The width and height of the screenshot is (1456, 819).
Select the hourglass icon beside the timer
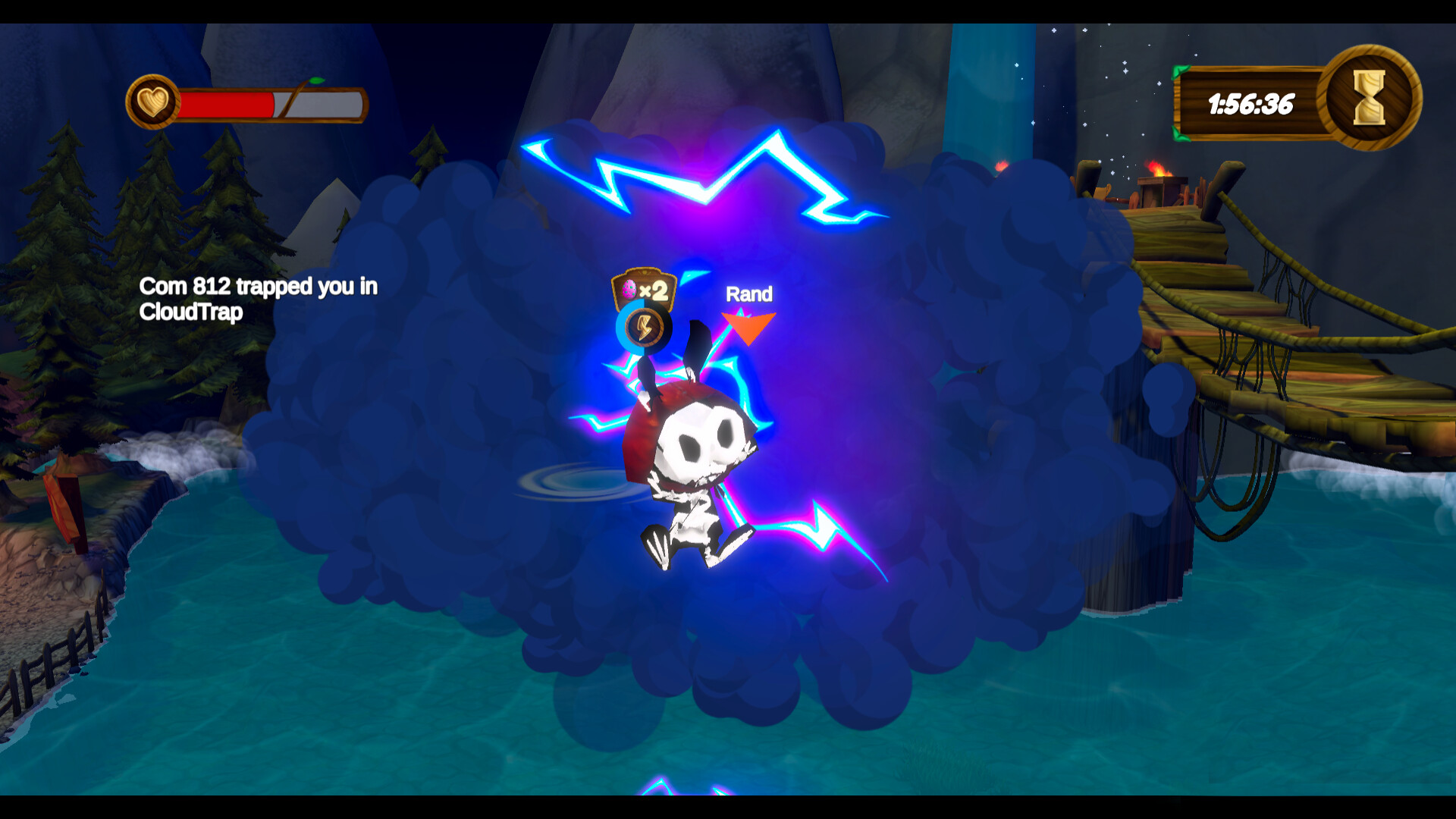[x=1369, y=99]
